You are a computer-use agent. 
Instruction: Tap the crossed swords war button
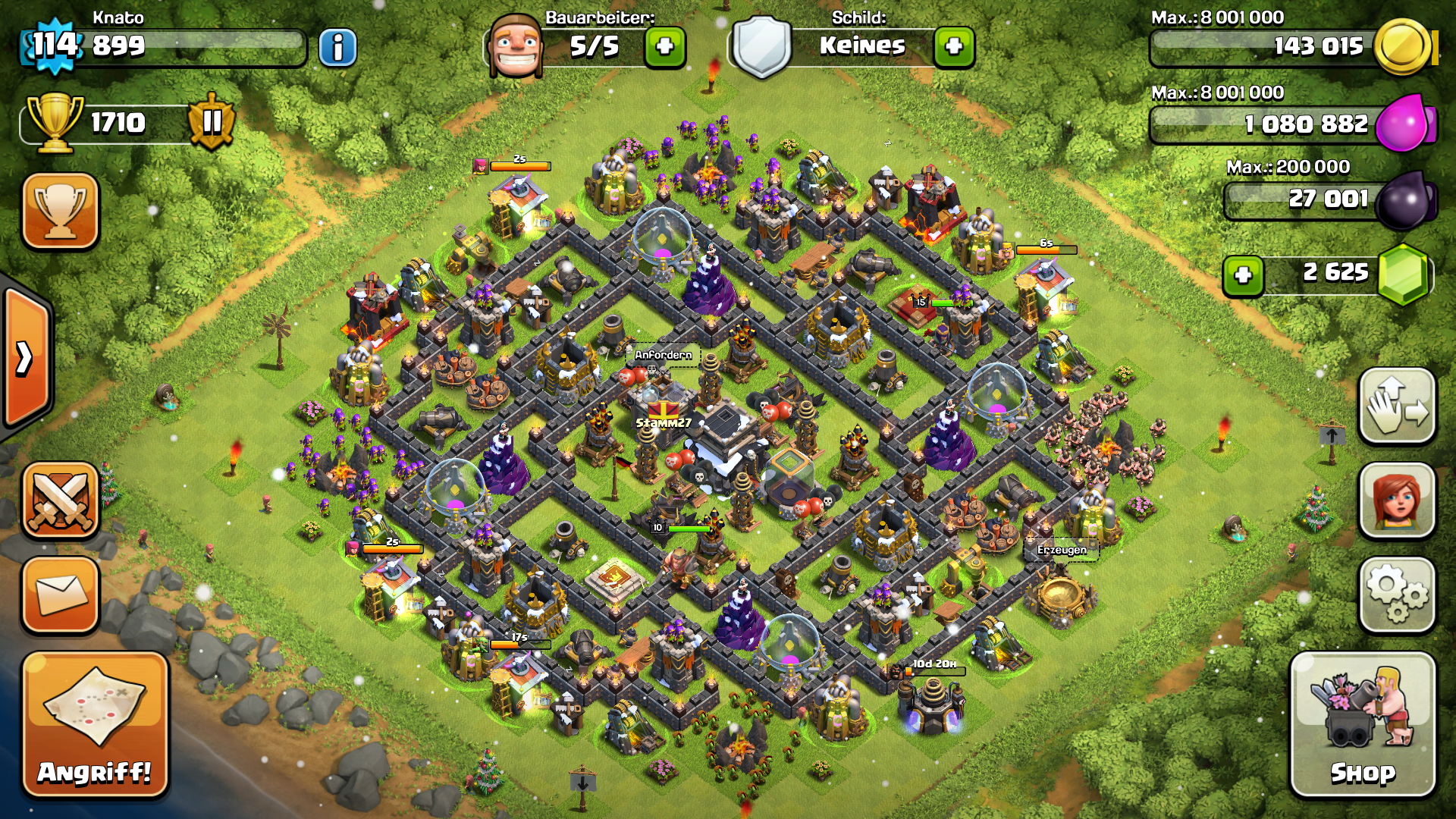pos(61,500)
